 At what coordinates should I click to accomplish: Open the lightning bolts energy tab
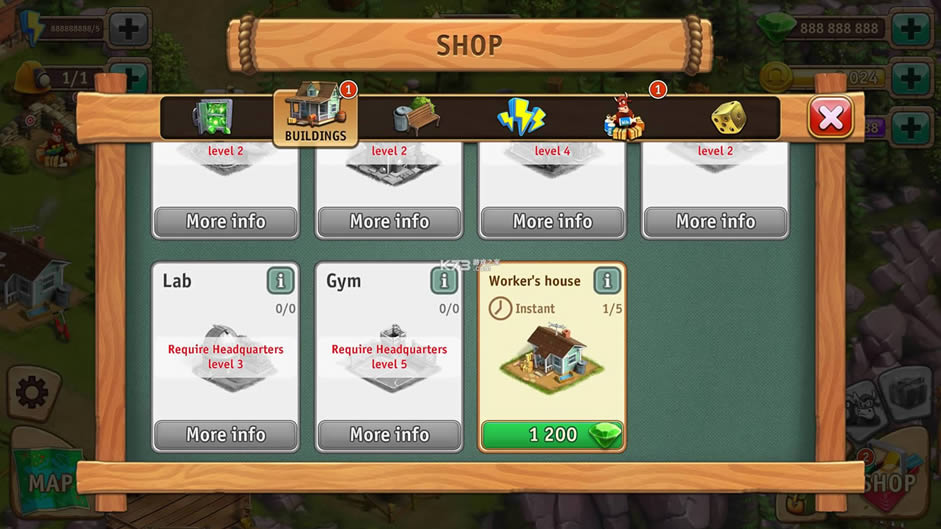pyautogui.click(x=521, y=118)
